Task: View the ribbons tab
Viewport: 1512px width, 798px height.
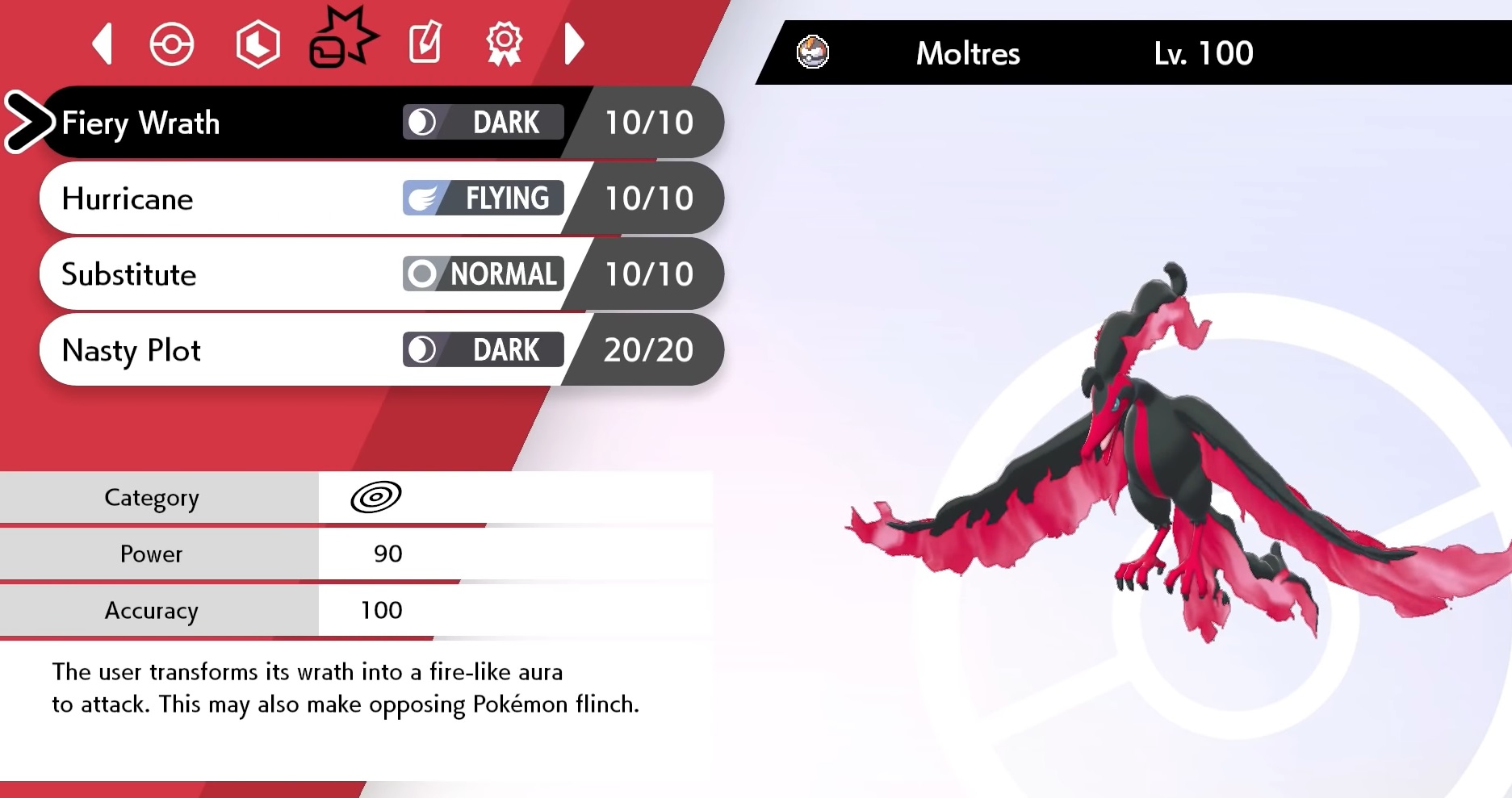Action: point(505,44)
